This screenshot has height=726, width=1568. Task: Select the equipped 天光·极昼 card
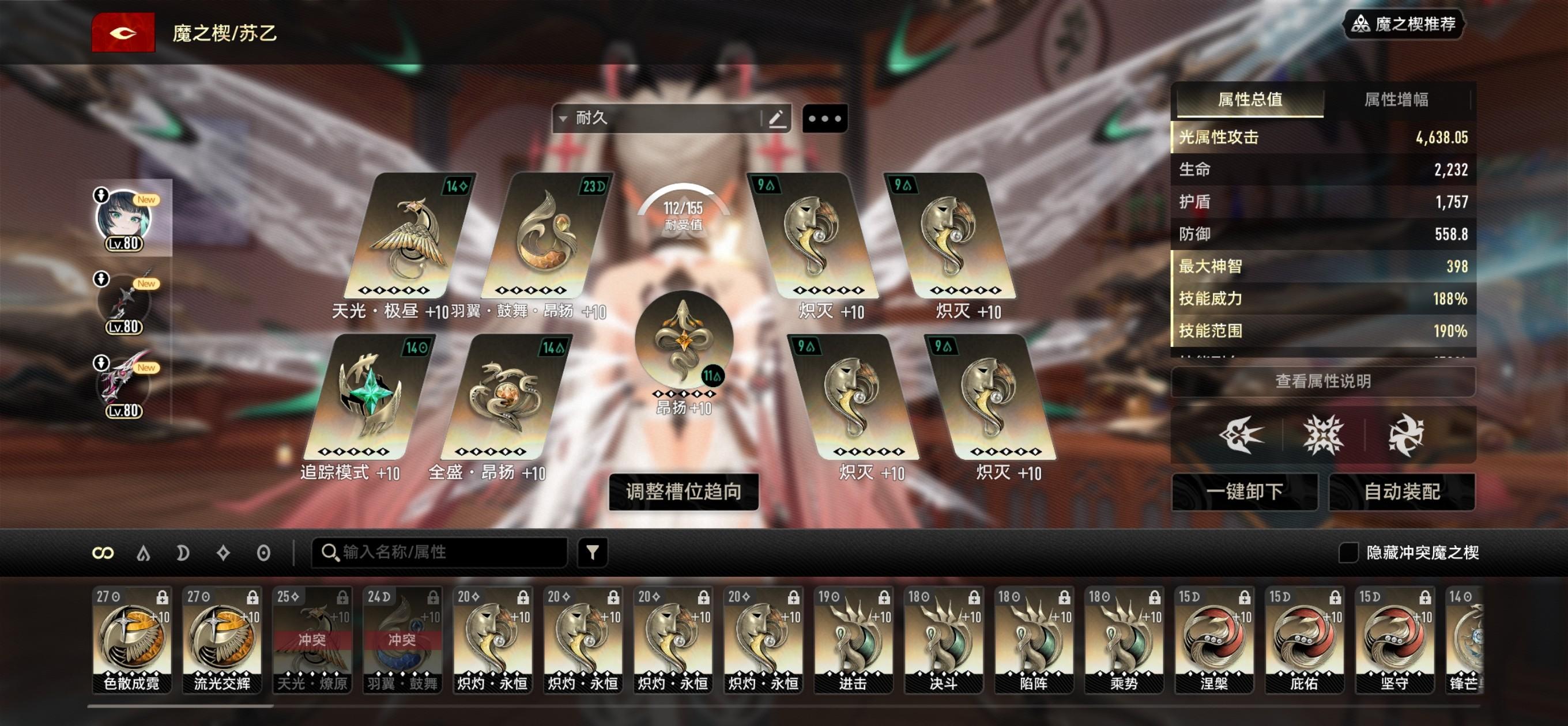(409, 237)
